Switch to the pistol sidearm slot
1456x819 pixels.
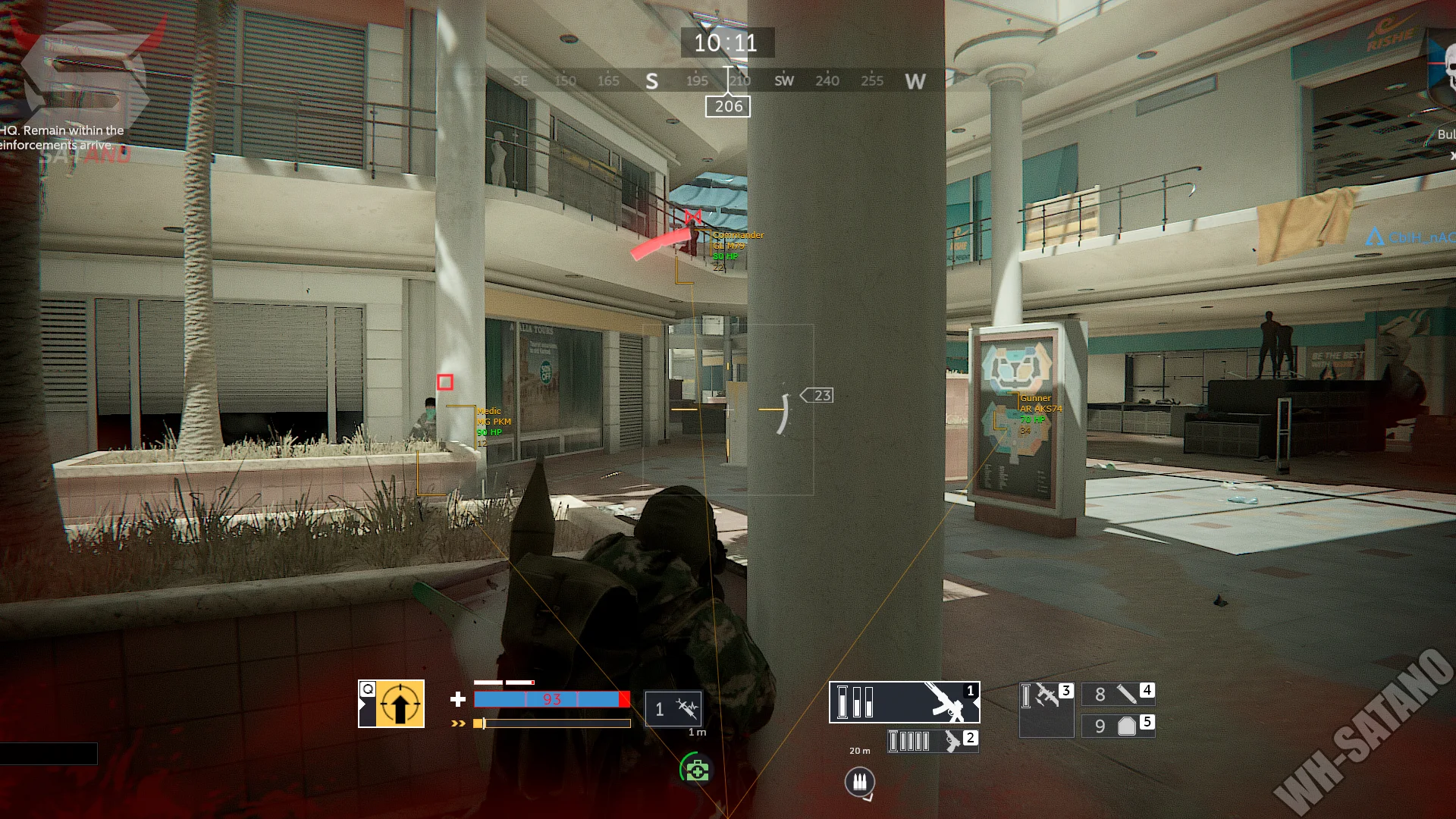coord(933,741)
